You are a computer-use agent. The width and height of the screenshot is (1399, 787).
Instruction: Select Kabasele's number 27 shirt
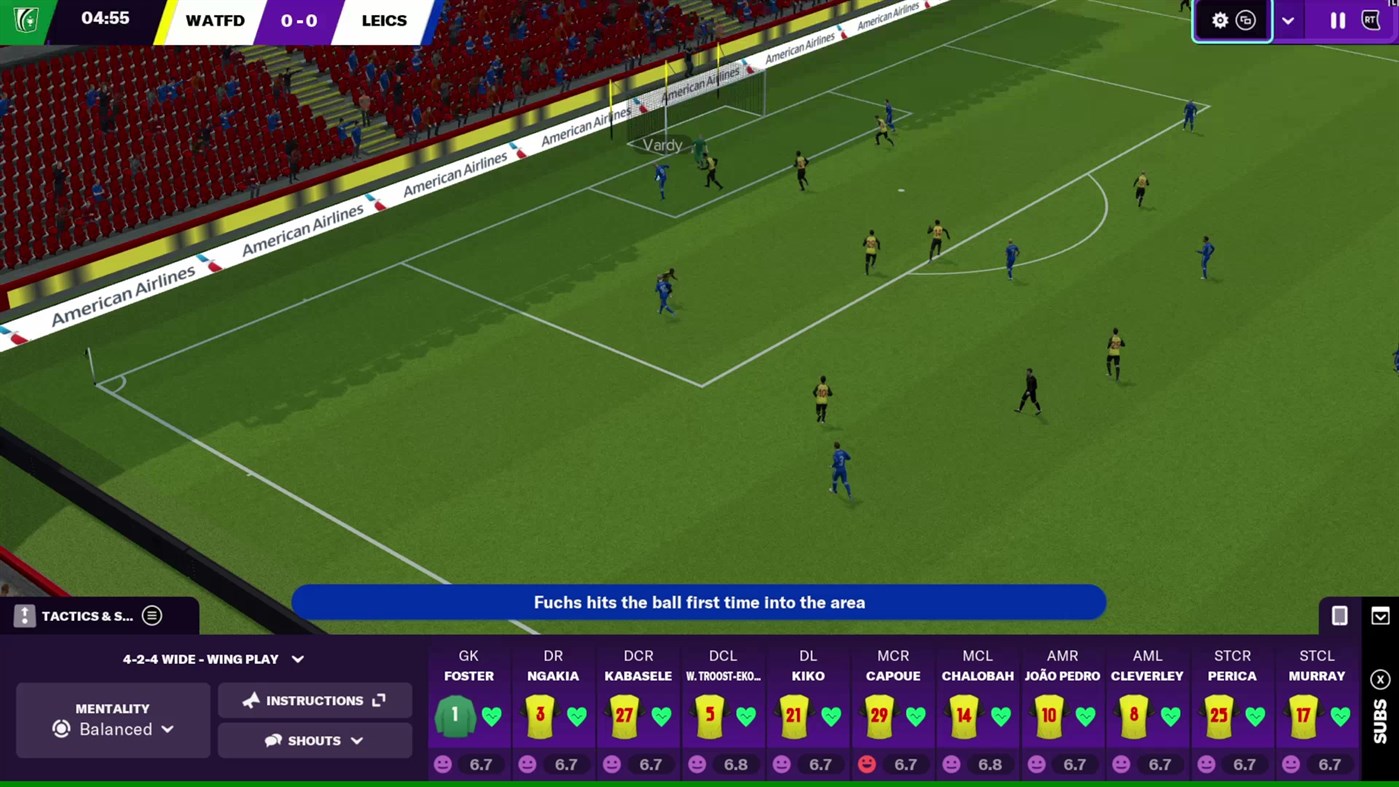tap(624, 716)
